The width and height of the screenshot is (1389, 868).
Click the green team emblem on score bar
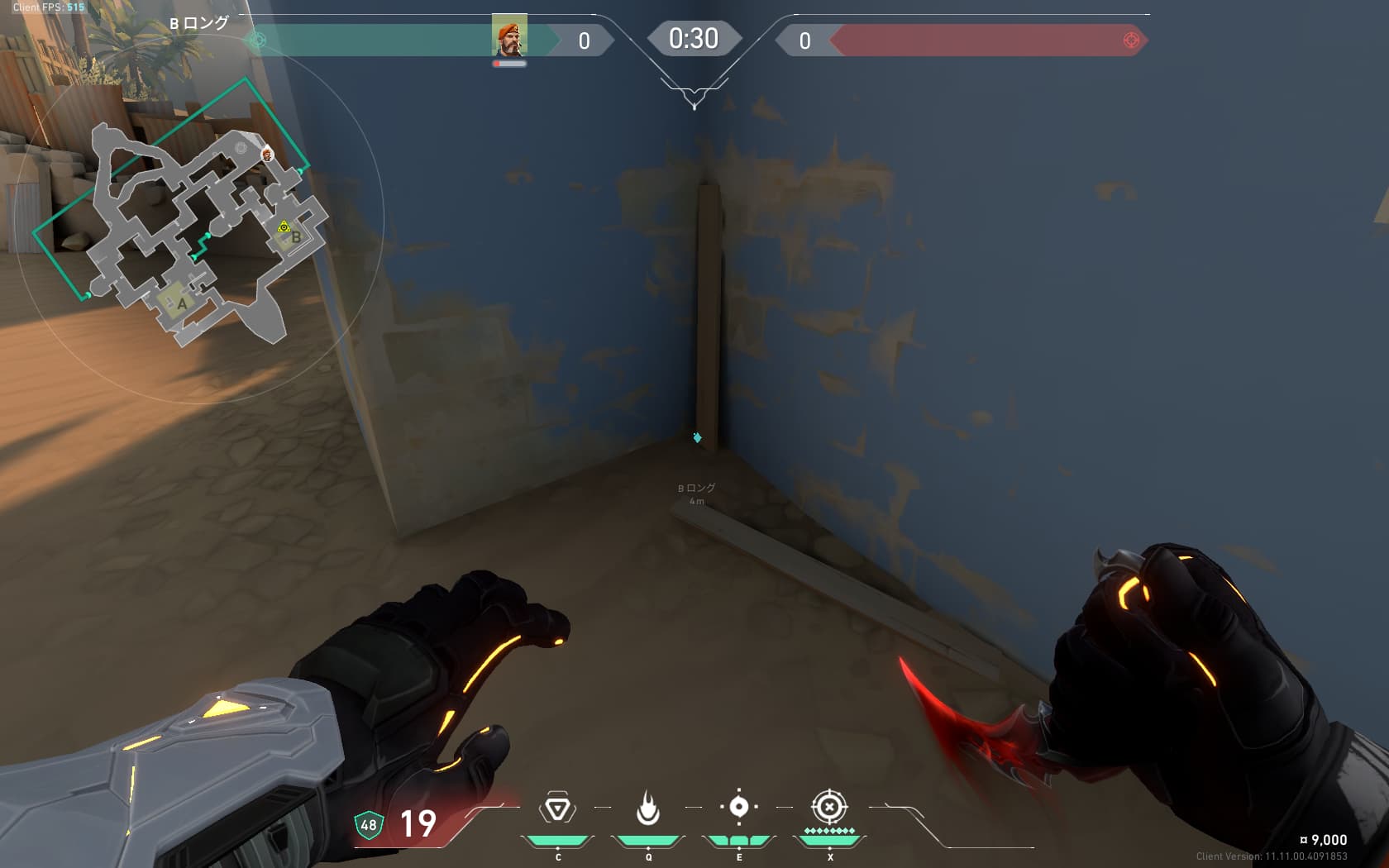pos(259,40)
